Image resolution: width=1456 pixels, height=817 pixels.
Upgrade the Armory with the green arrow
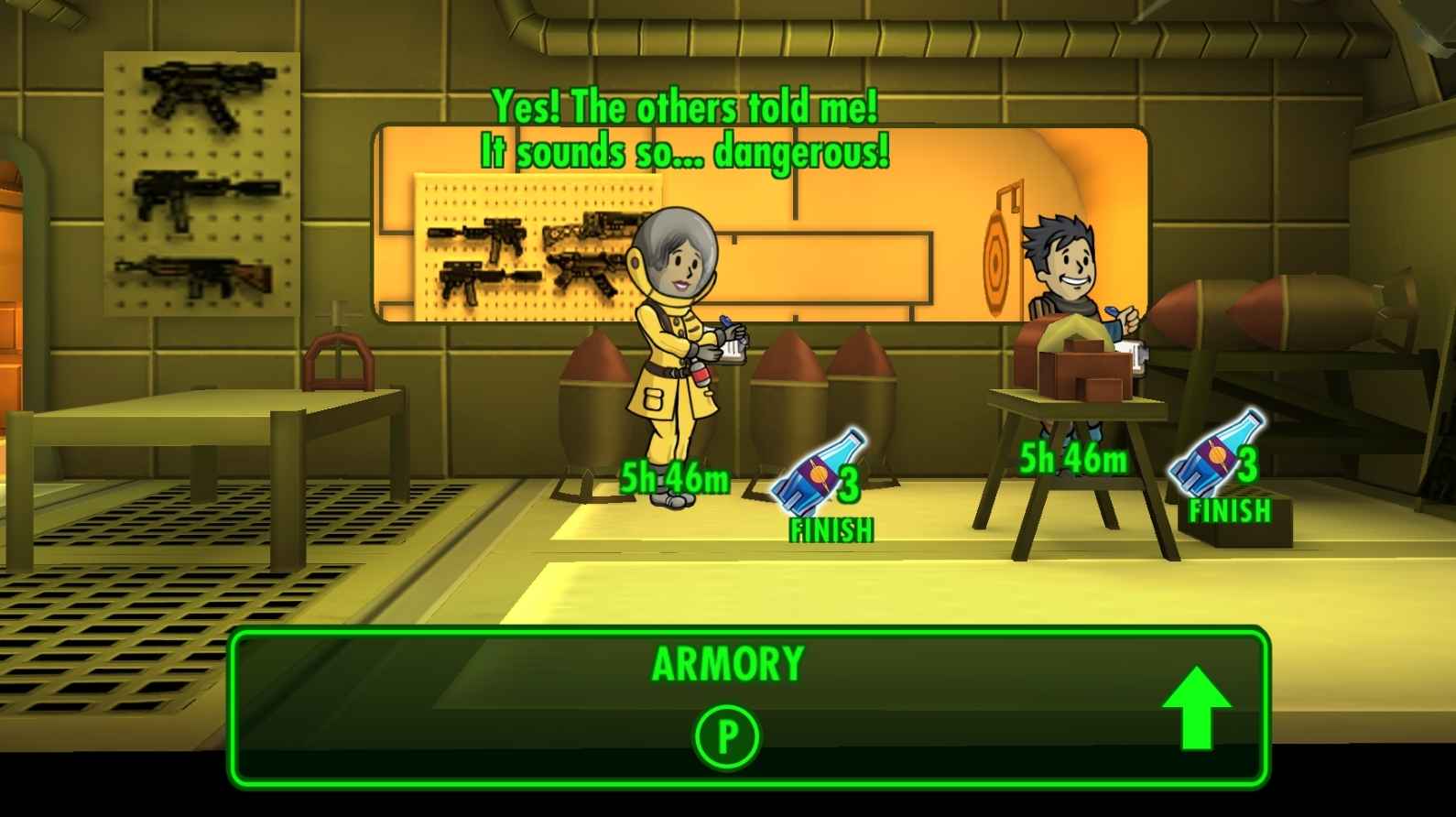click(1196, 708)
